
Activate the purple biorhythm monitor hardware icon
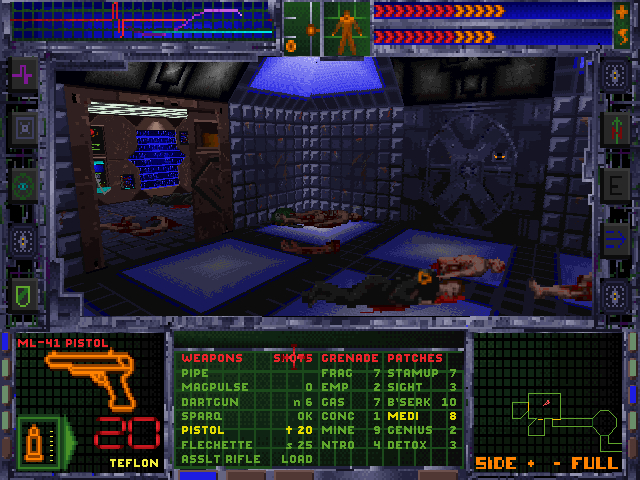pos(24,74)
